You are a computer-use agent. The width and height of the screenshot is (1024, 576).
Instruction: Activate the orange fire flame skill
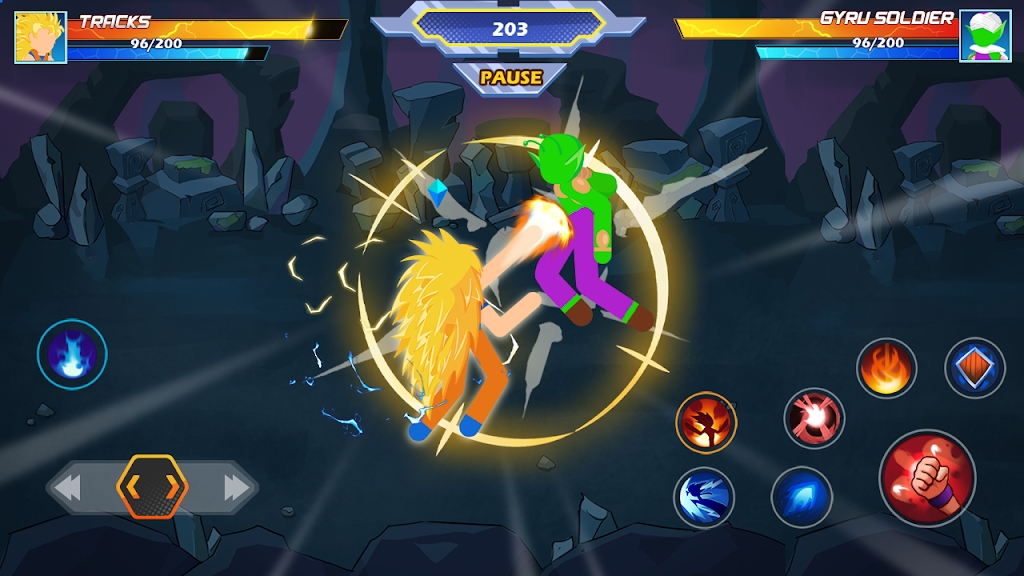tap(886, 368)
